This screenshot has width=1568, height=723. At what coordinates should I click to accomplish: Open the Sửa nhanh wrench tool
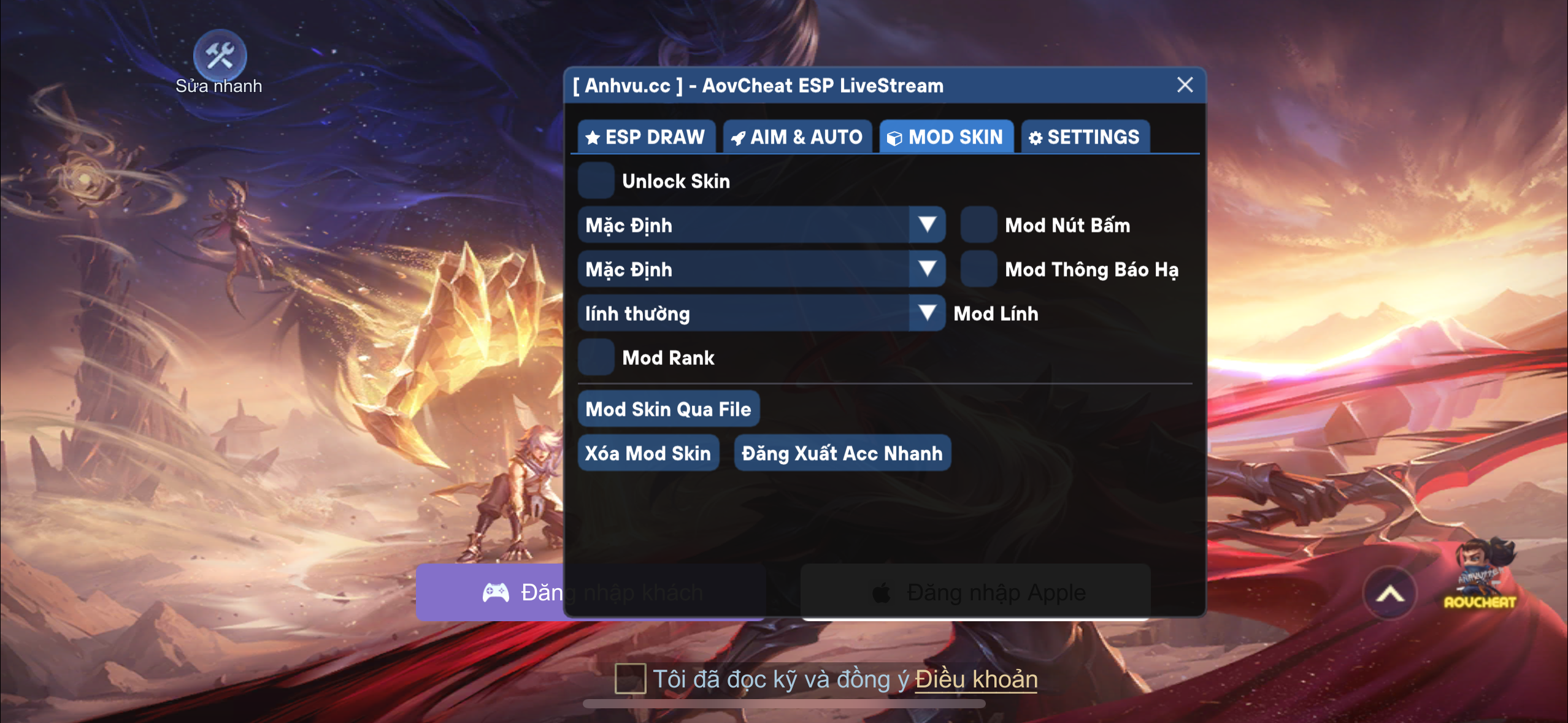pos(219,55)
